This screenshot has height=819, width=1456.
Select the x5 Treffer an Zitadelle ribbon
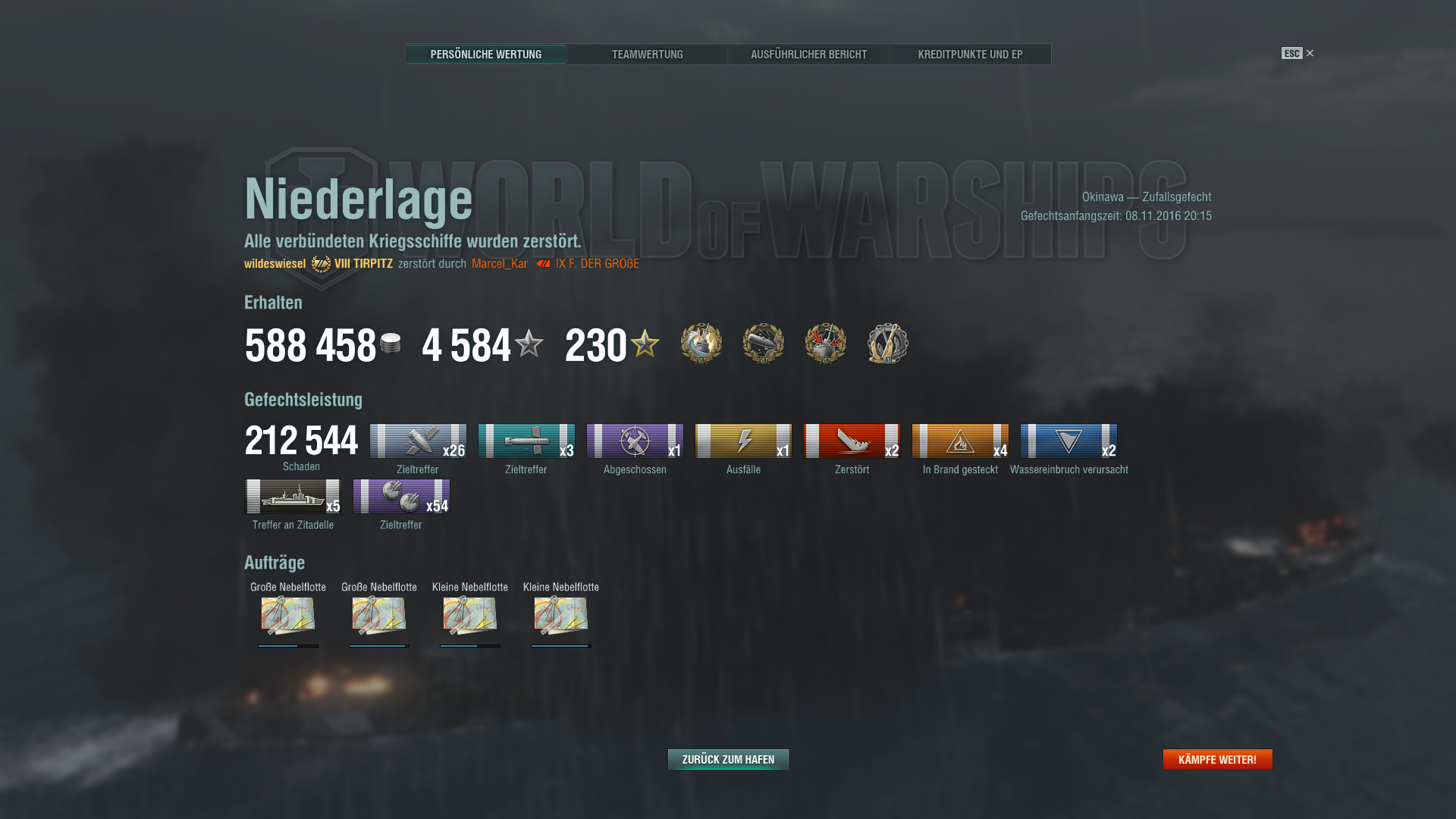293,497
